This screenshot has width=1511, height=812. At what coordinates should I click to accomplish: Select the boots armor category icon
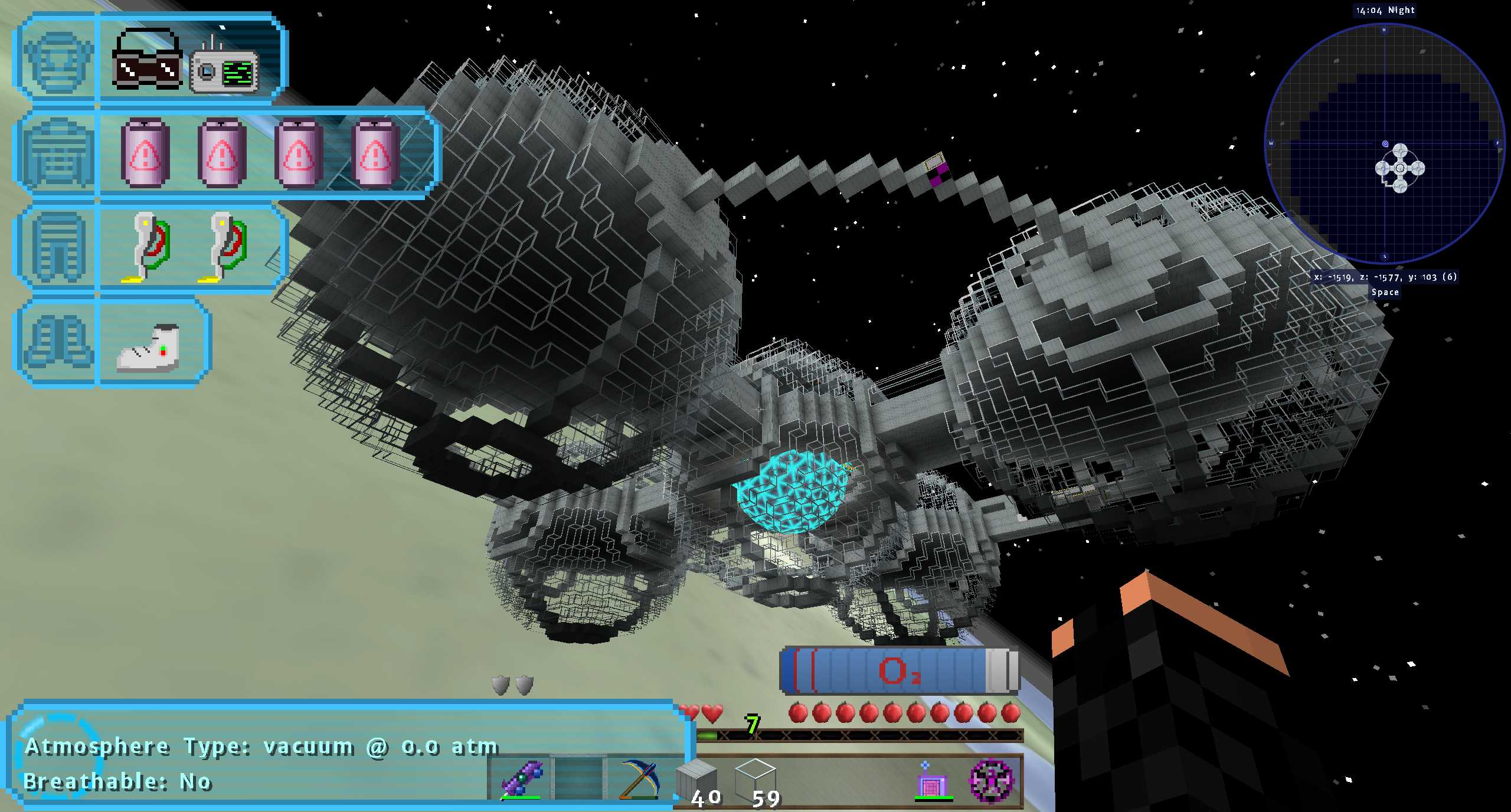click(x=57, y=342)
